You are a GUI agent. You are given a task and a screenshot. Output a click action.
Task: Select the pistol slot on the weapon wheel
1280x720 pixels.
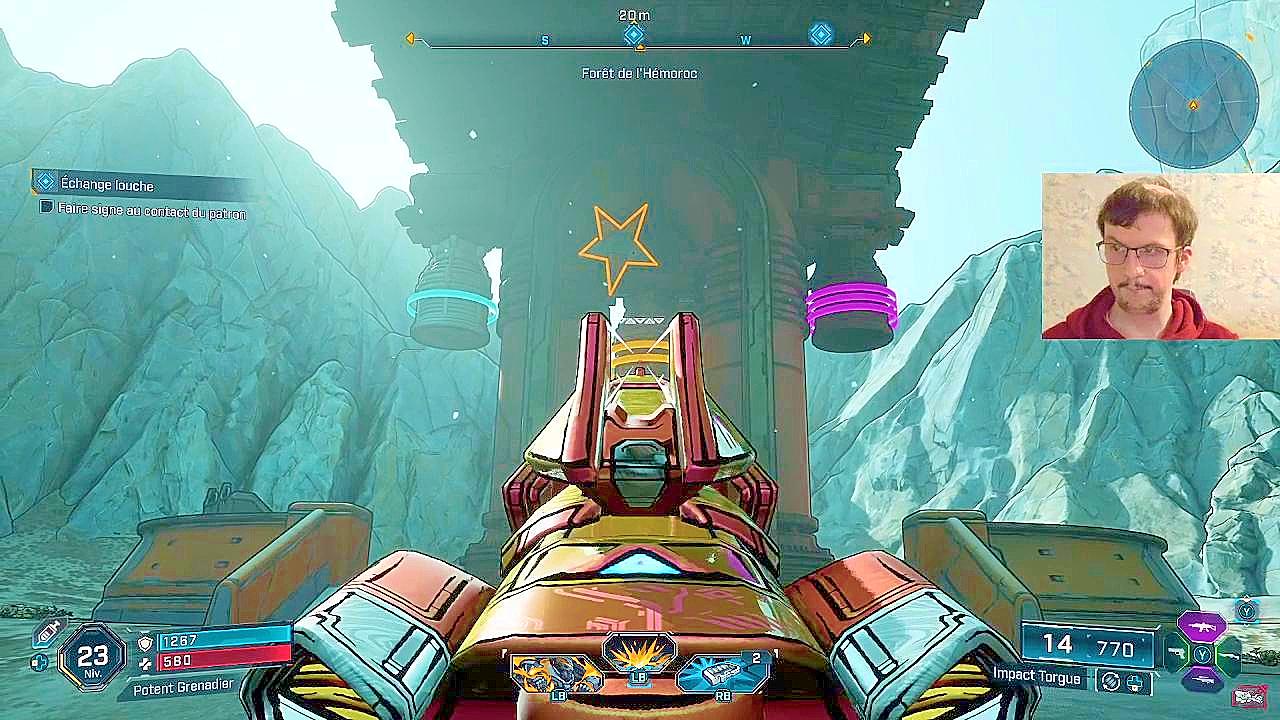click(1177, 653)
